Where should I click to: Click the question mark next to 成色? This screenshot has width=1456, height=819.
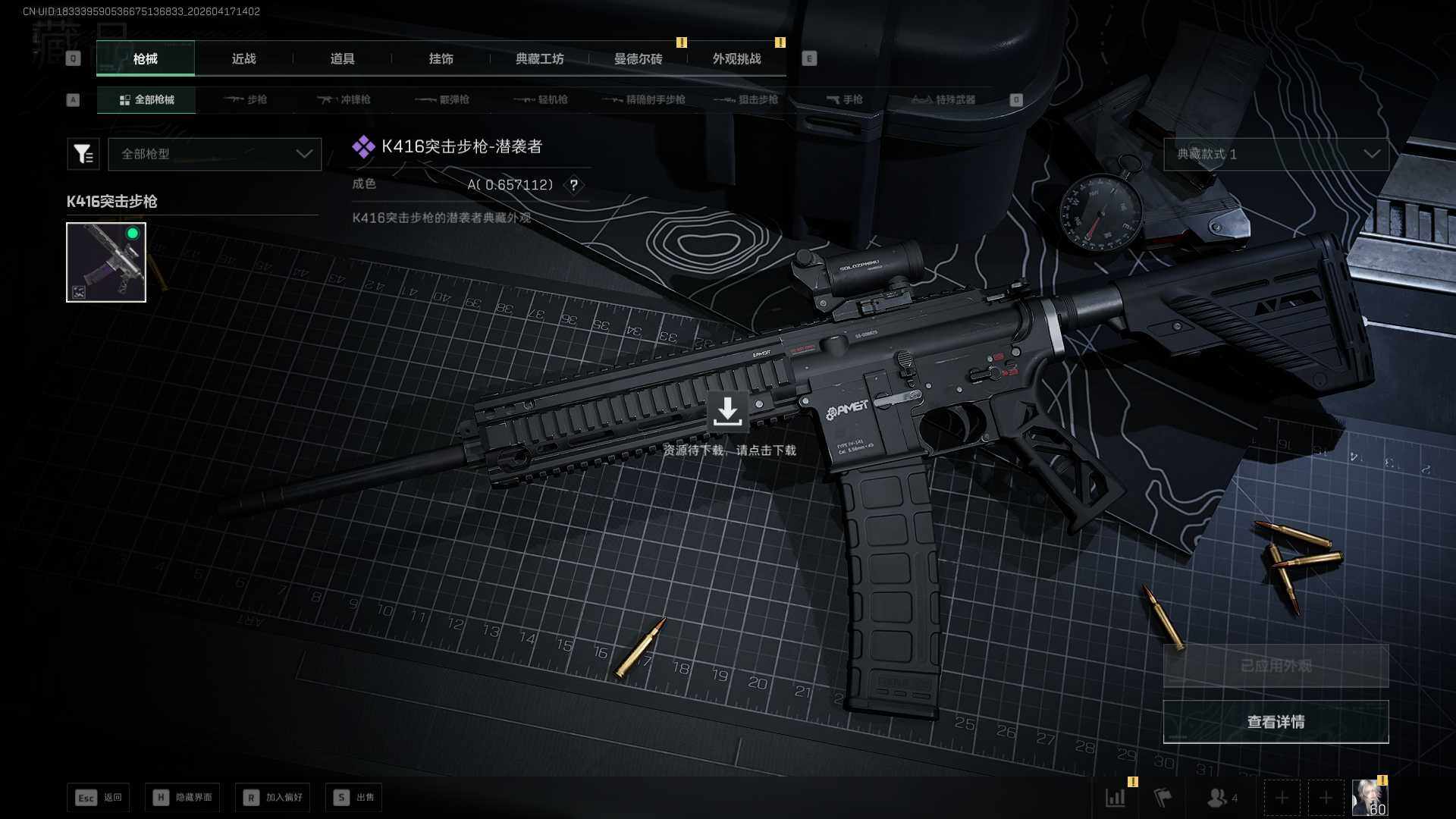[574, 185]
